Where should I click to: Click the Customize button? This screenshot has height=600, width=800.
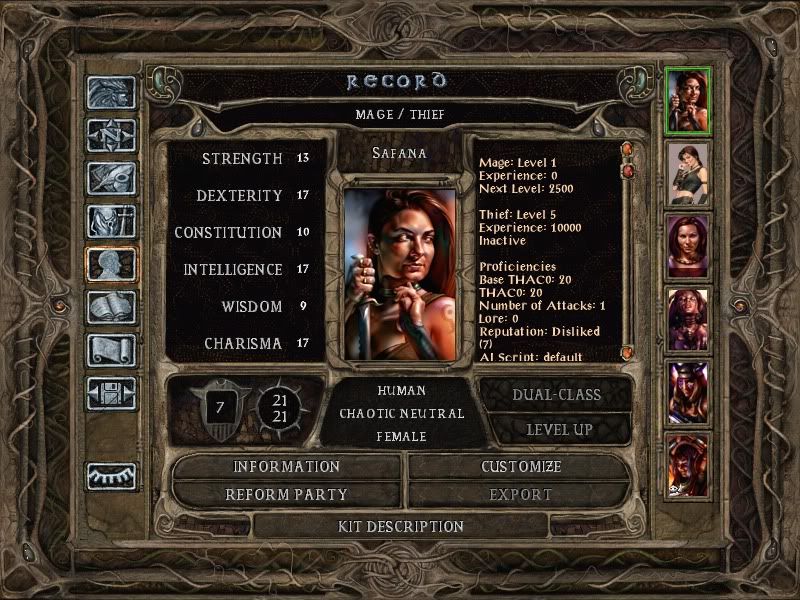520,467
